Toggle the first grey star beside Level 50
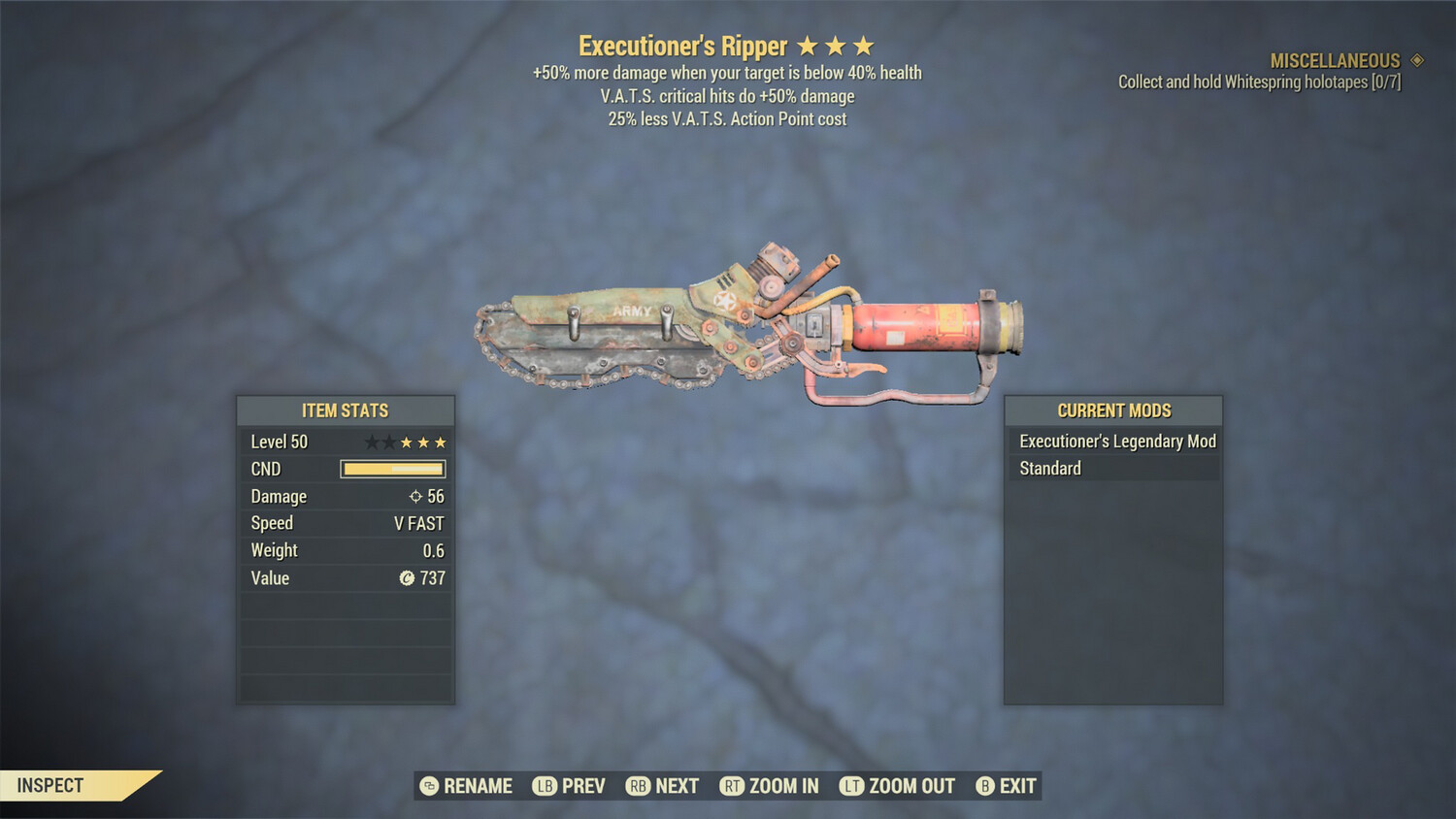The width and height of the screenshot is (1456, 819). [373, 442]
